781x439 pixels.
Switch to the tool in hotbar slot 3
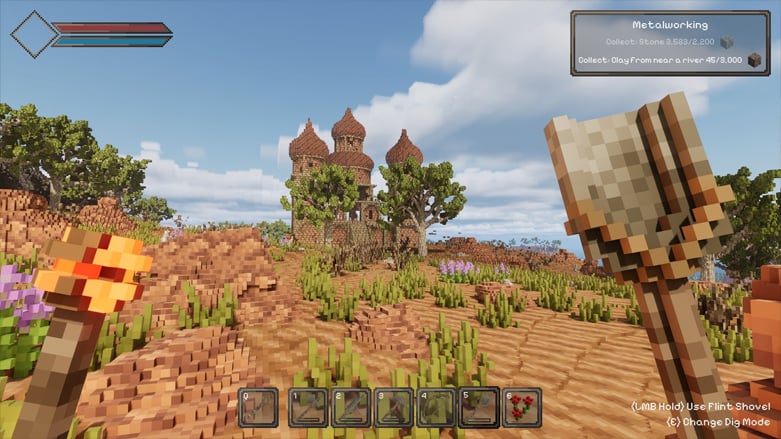(x=393, y=408)
